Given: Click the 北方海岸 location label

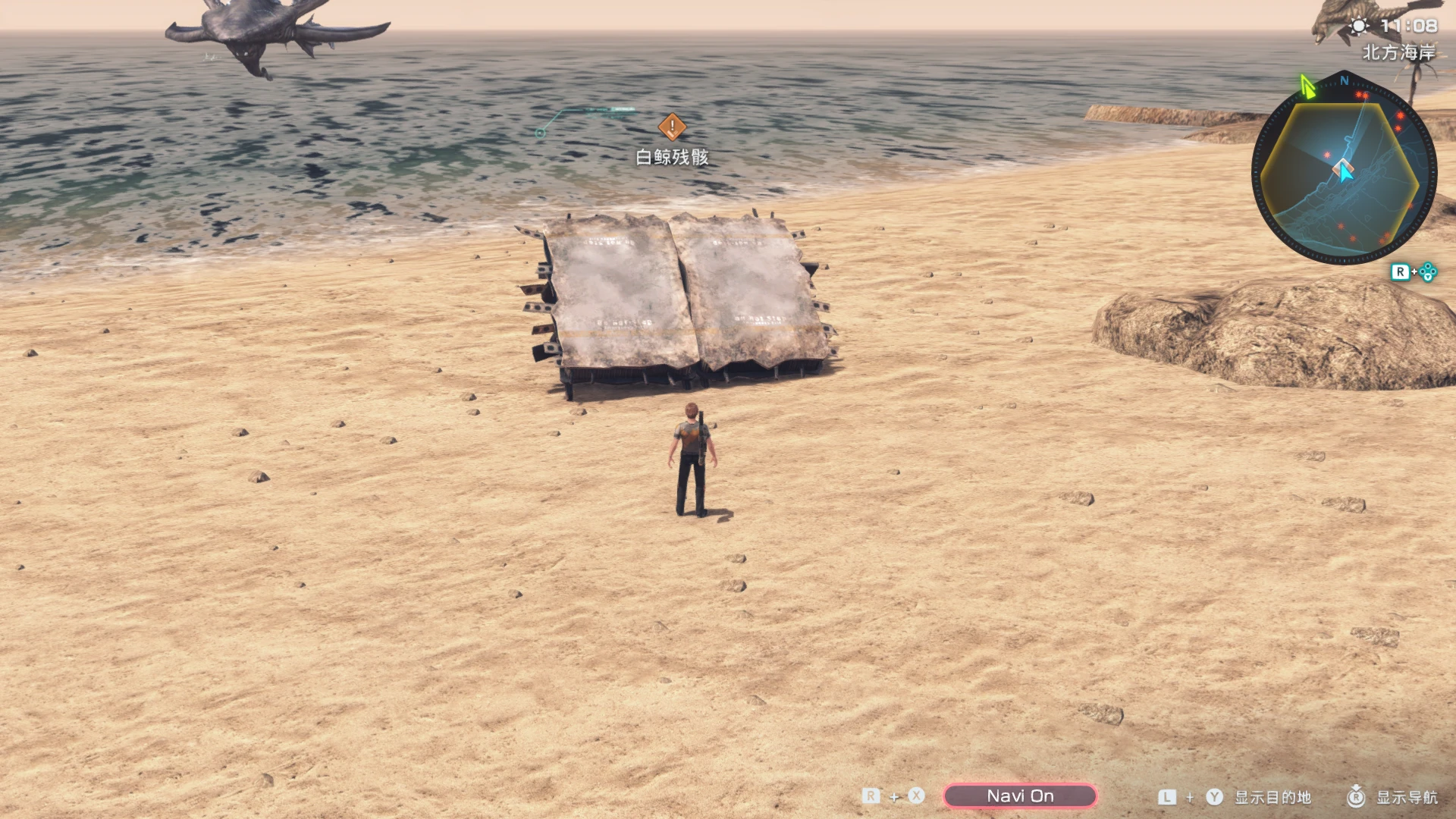Looking at the screenshot, I should click(x=1399, y=51).
